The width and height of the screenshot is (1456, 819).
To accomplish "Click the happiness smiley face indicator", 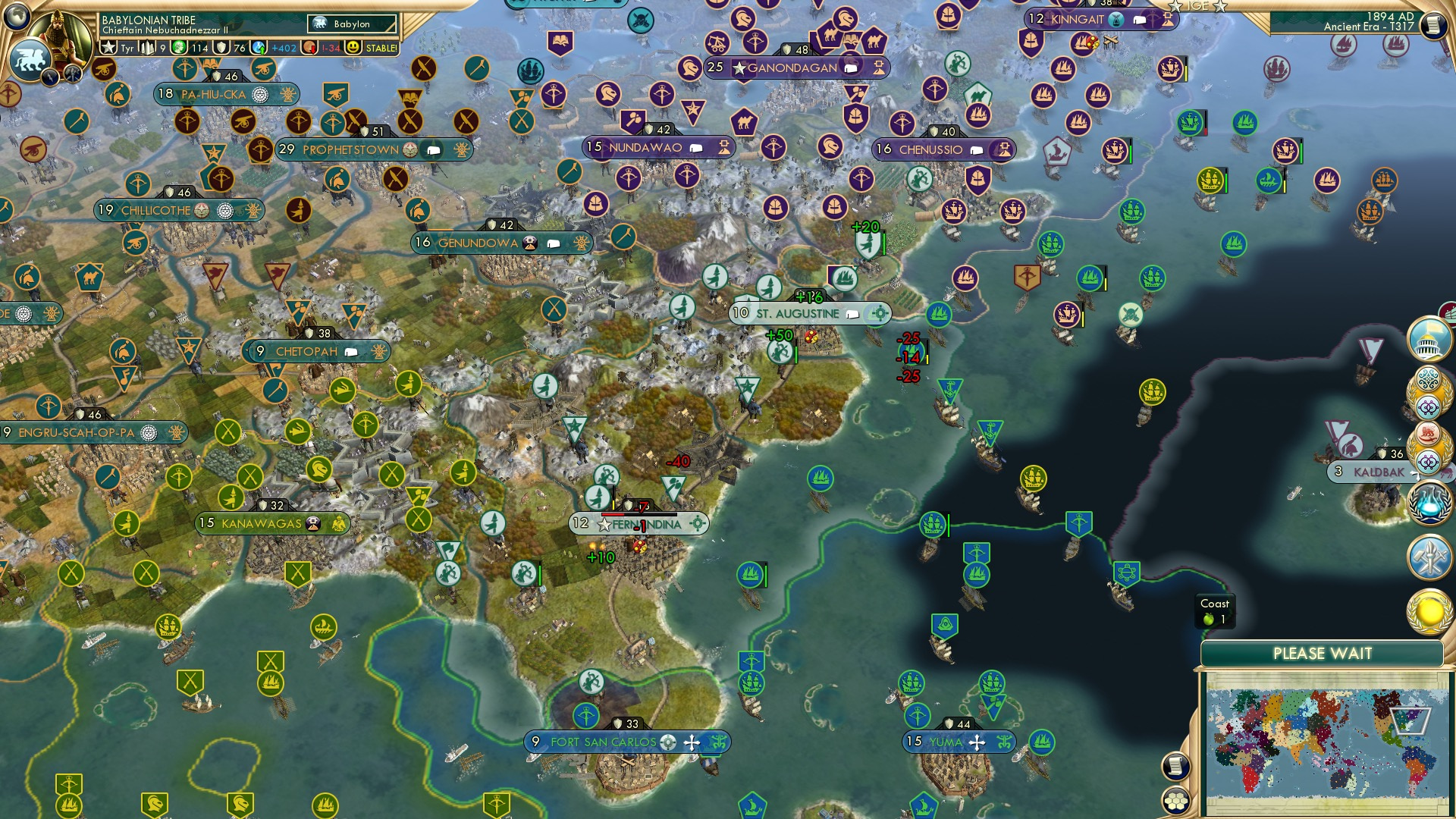I will [353, 47].
